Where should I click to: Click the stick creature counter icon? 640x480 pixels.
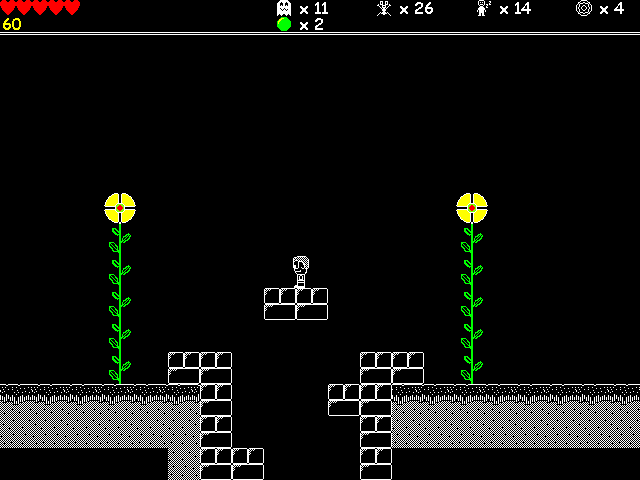point(383,8)
